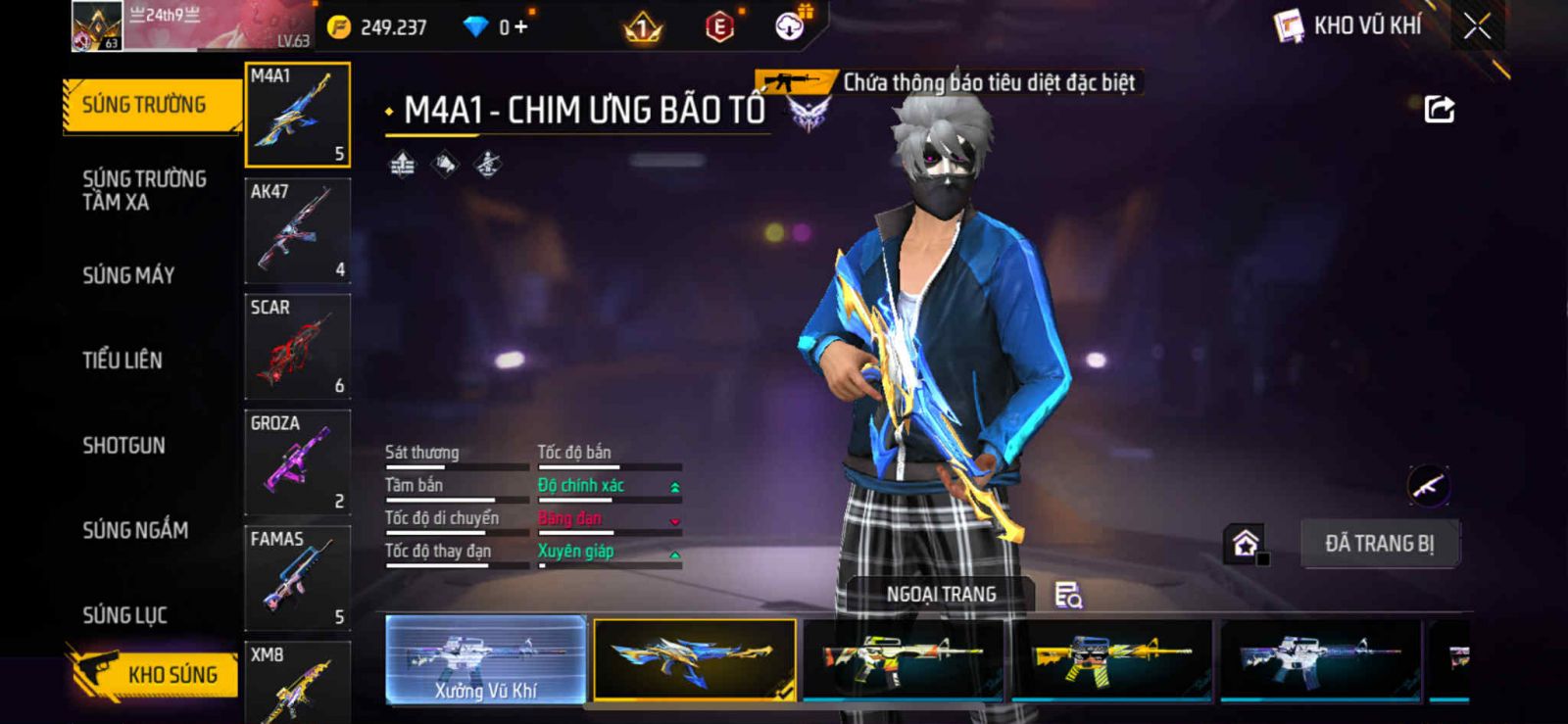Select the Tiểu Liên category

122,361
